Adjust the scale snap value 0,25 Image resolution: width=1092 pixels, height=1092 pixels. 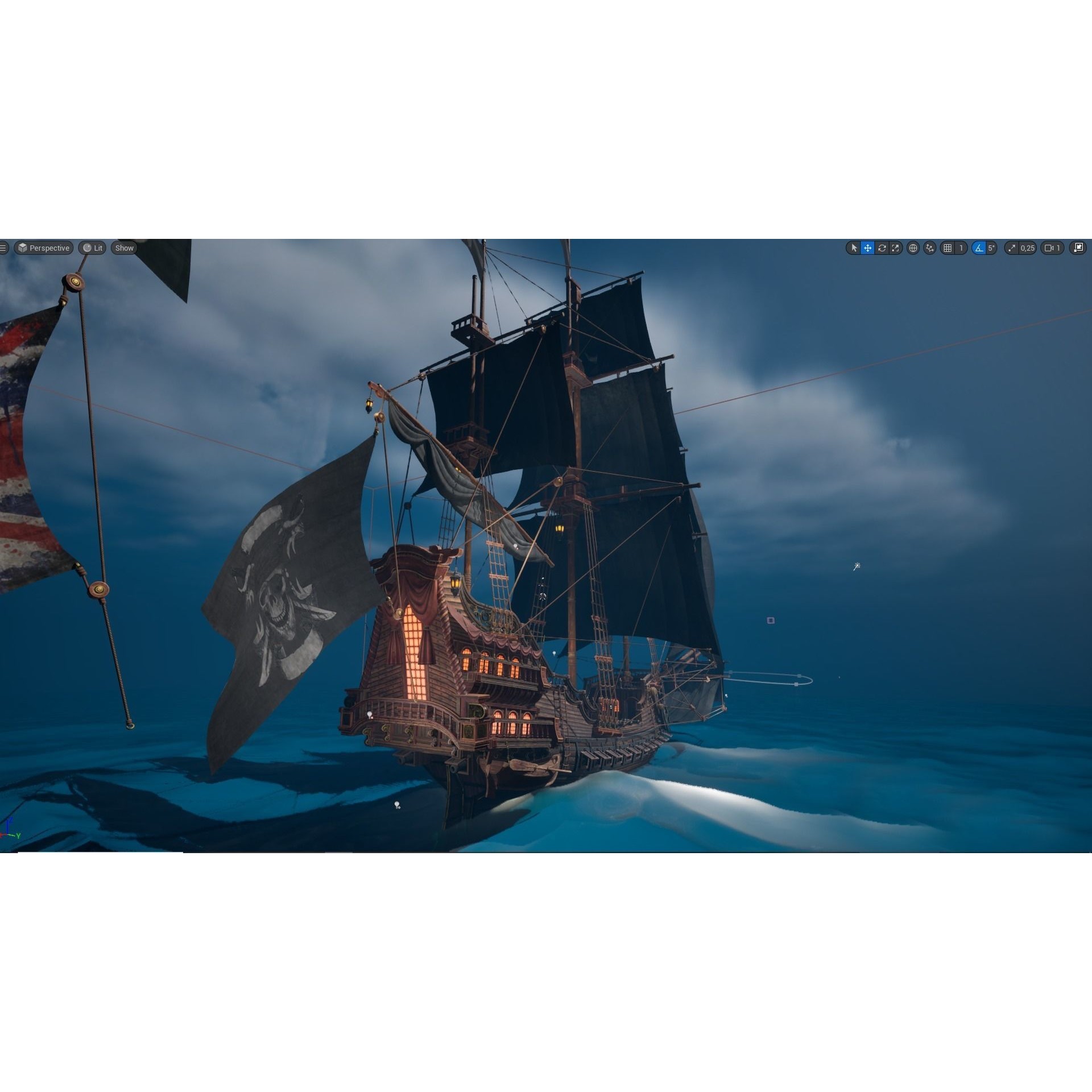1027,248
